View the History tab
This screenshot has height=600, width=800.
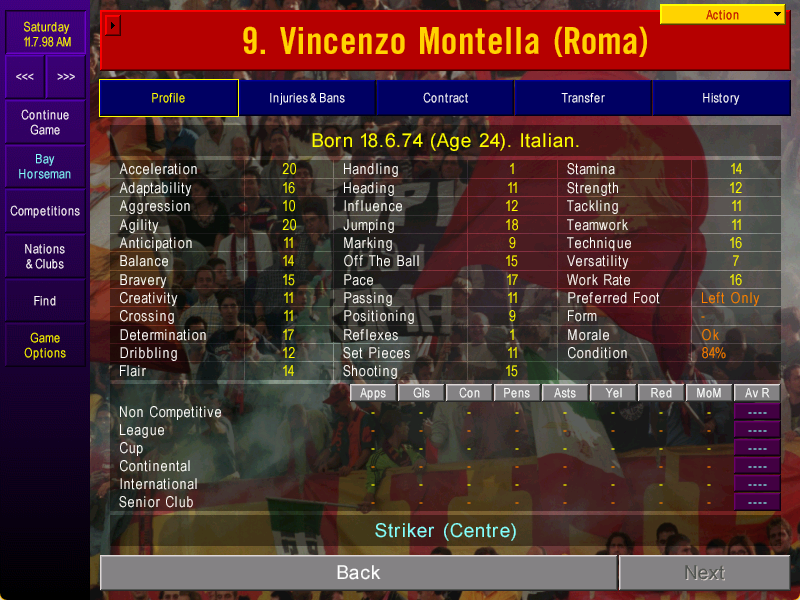(x=721, y=98)
